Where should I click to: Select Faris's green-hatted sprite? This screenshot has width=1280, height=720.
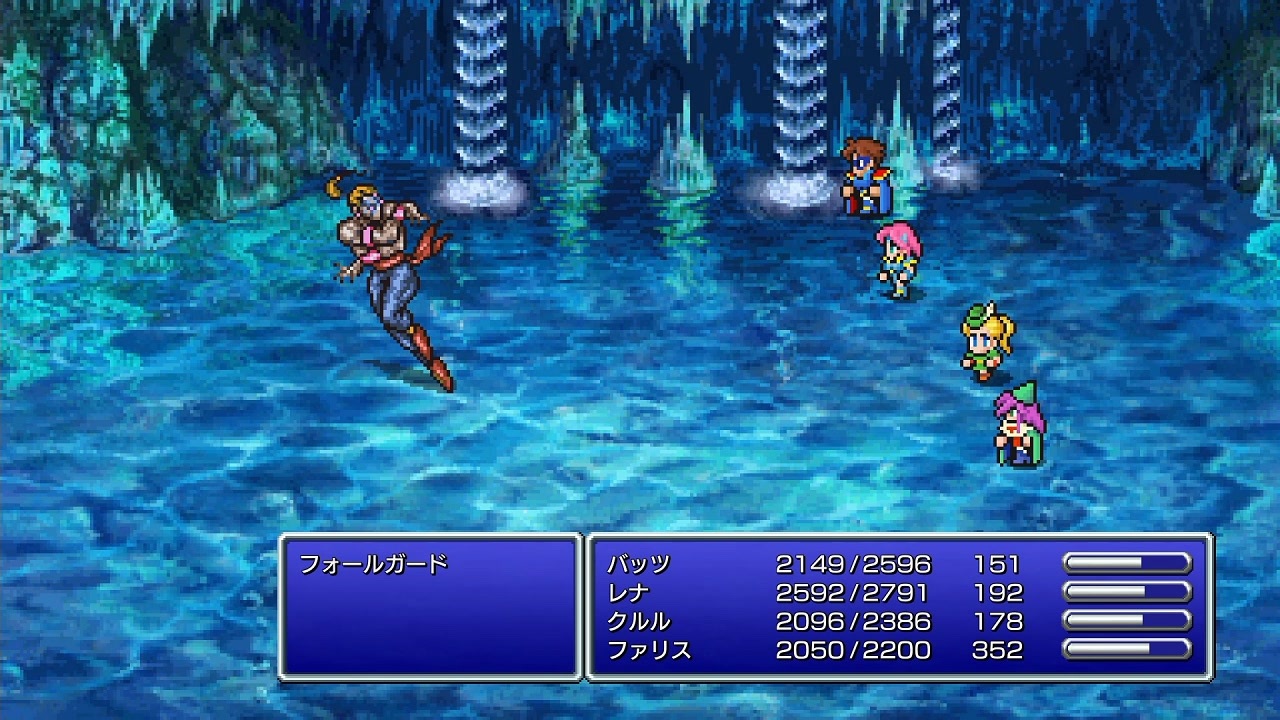[1015, 425]
